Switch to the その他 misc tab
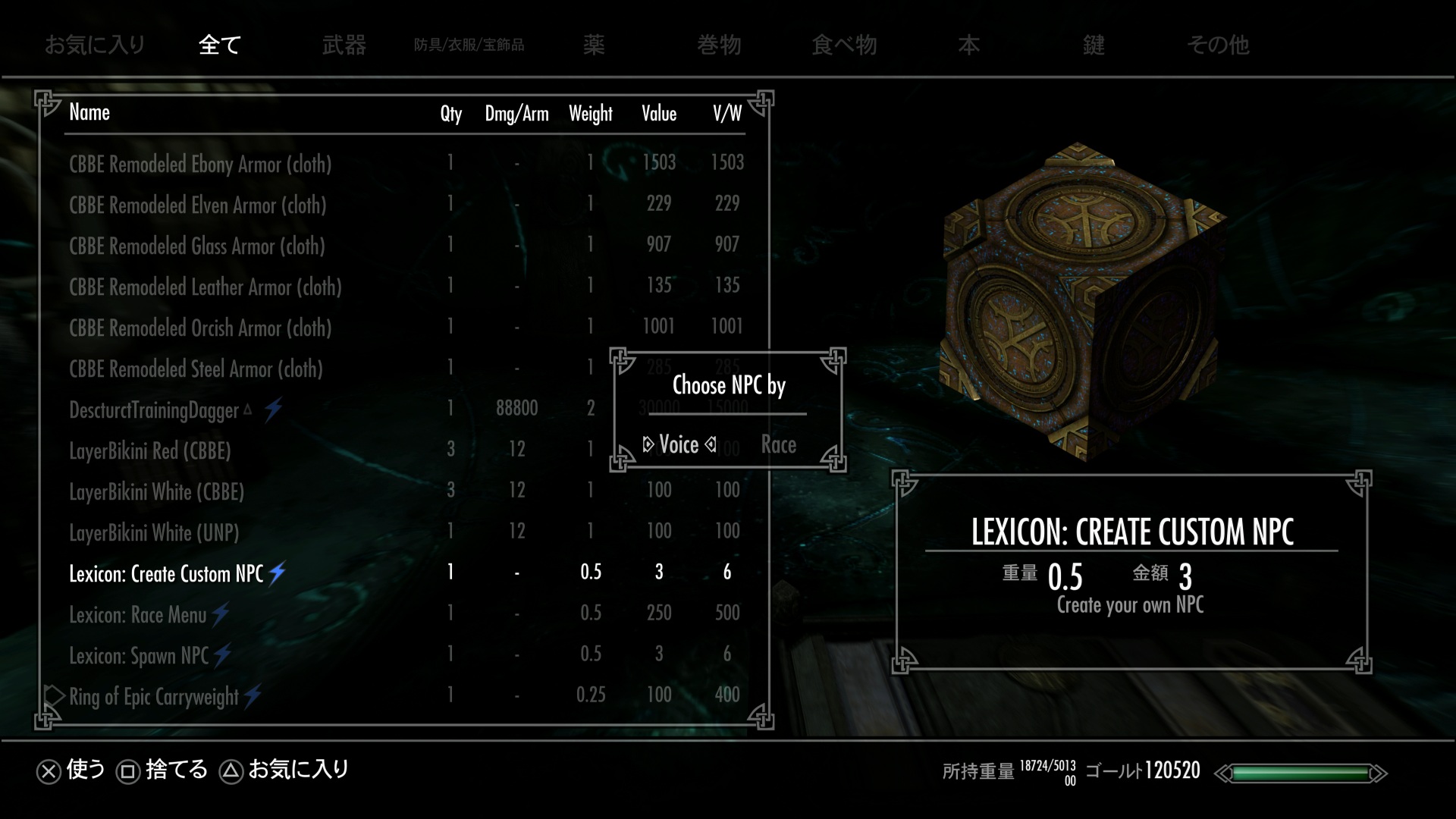Image resolution: width=1456 pixels, height=819 pixels. tap(1218, 45)
